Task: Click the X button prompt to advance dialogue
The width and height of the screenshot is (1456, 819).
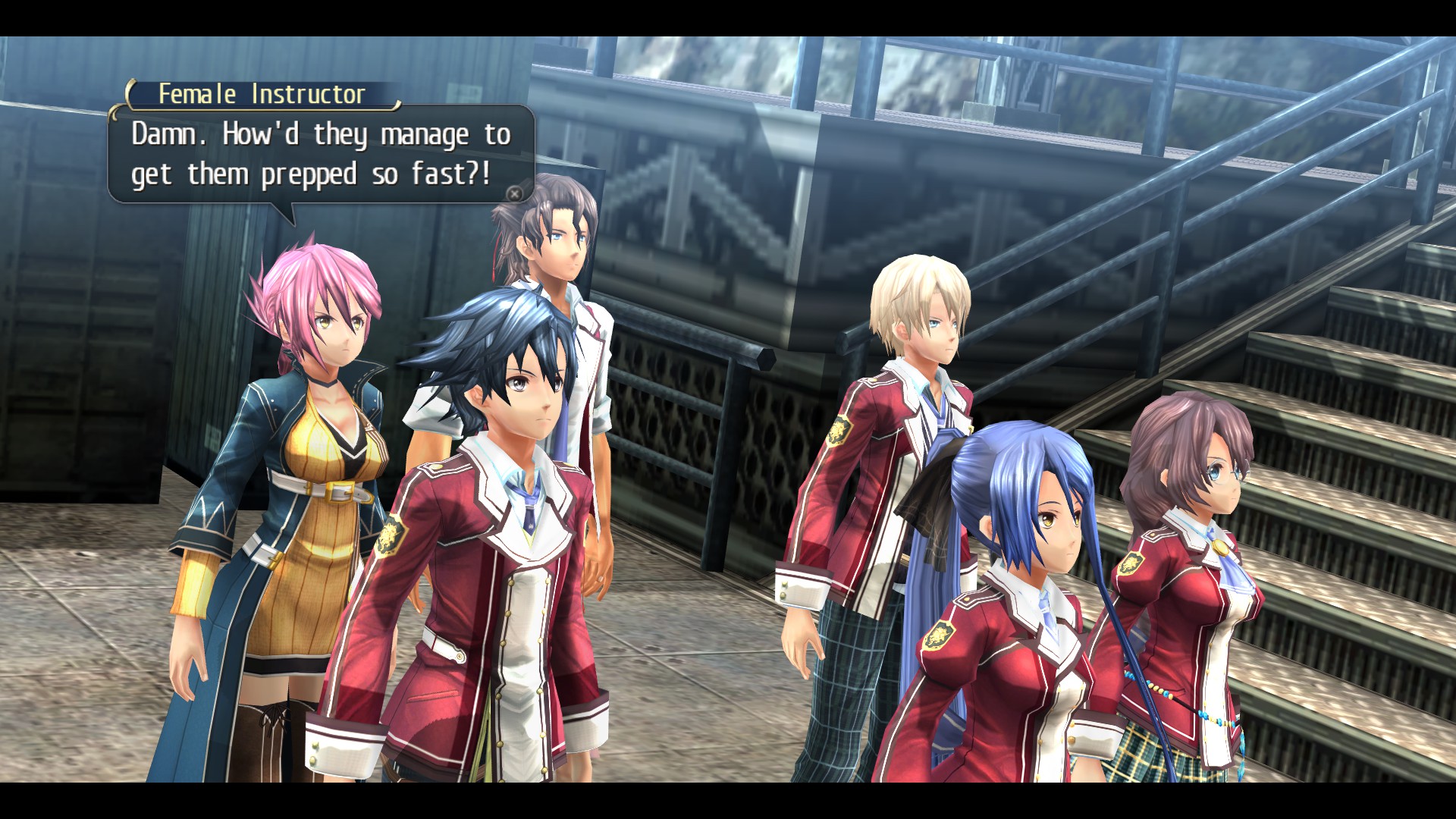Action: (516, 195)
